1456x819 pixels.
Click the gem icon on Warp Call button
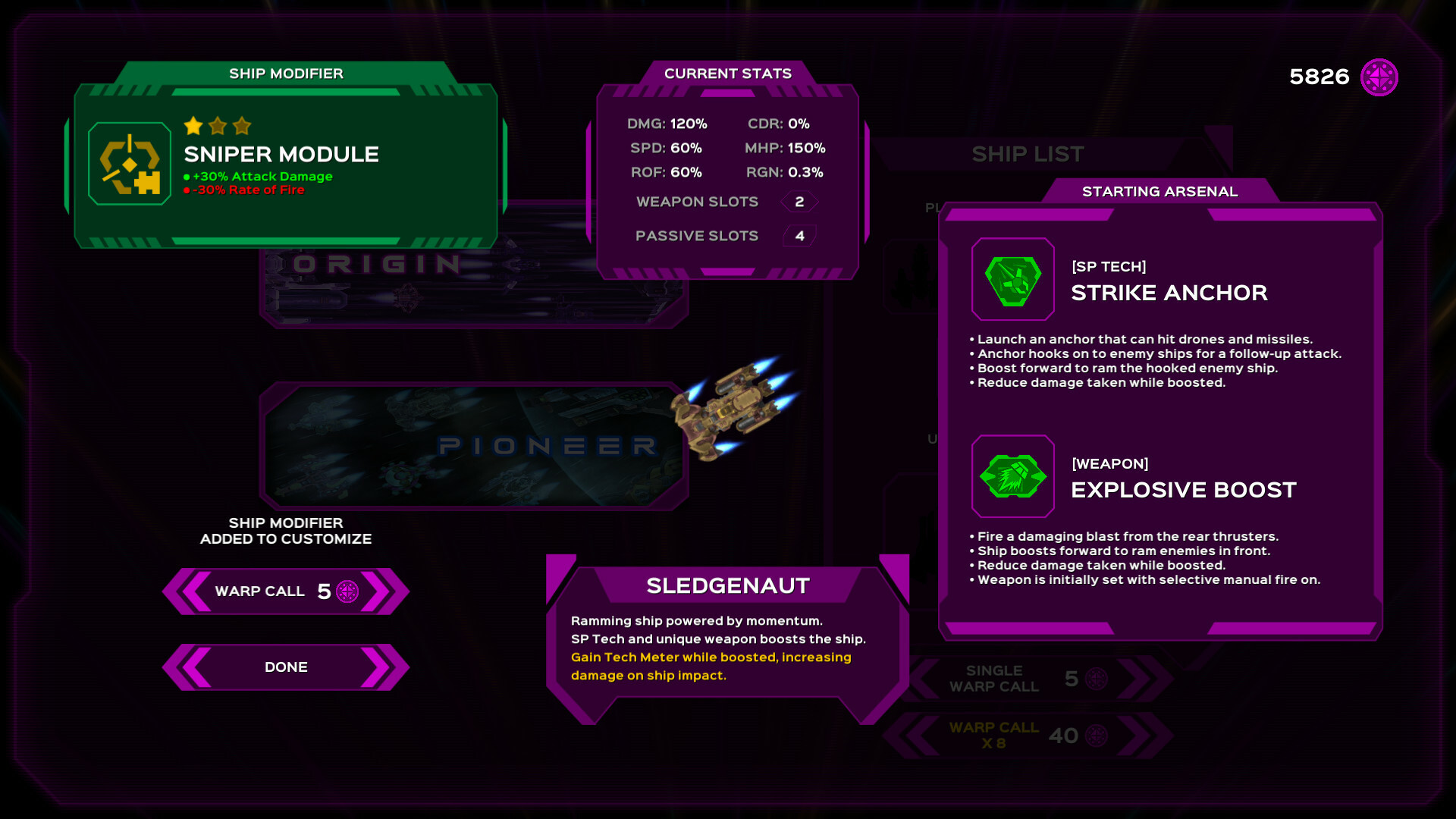pos(348,592)
